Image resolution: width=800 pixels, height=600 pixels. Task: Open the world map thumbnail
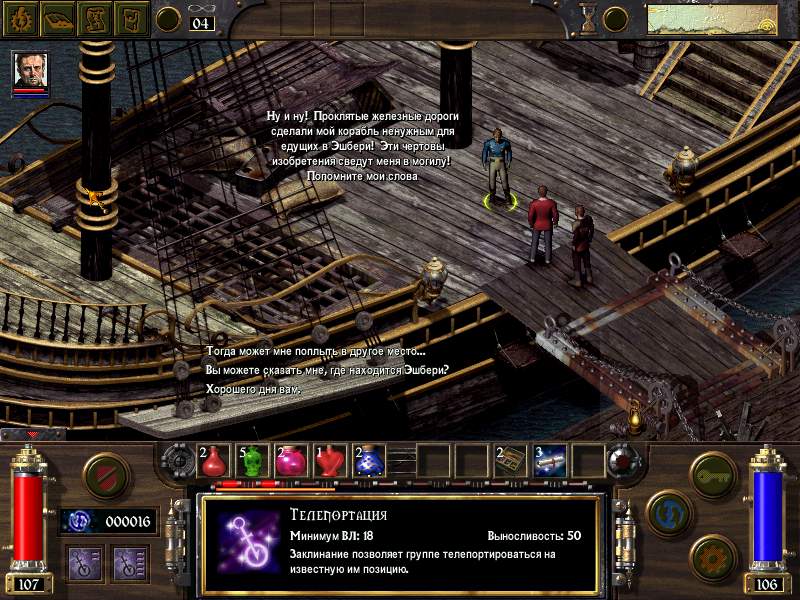[x=712, y=18]
